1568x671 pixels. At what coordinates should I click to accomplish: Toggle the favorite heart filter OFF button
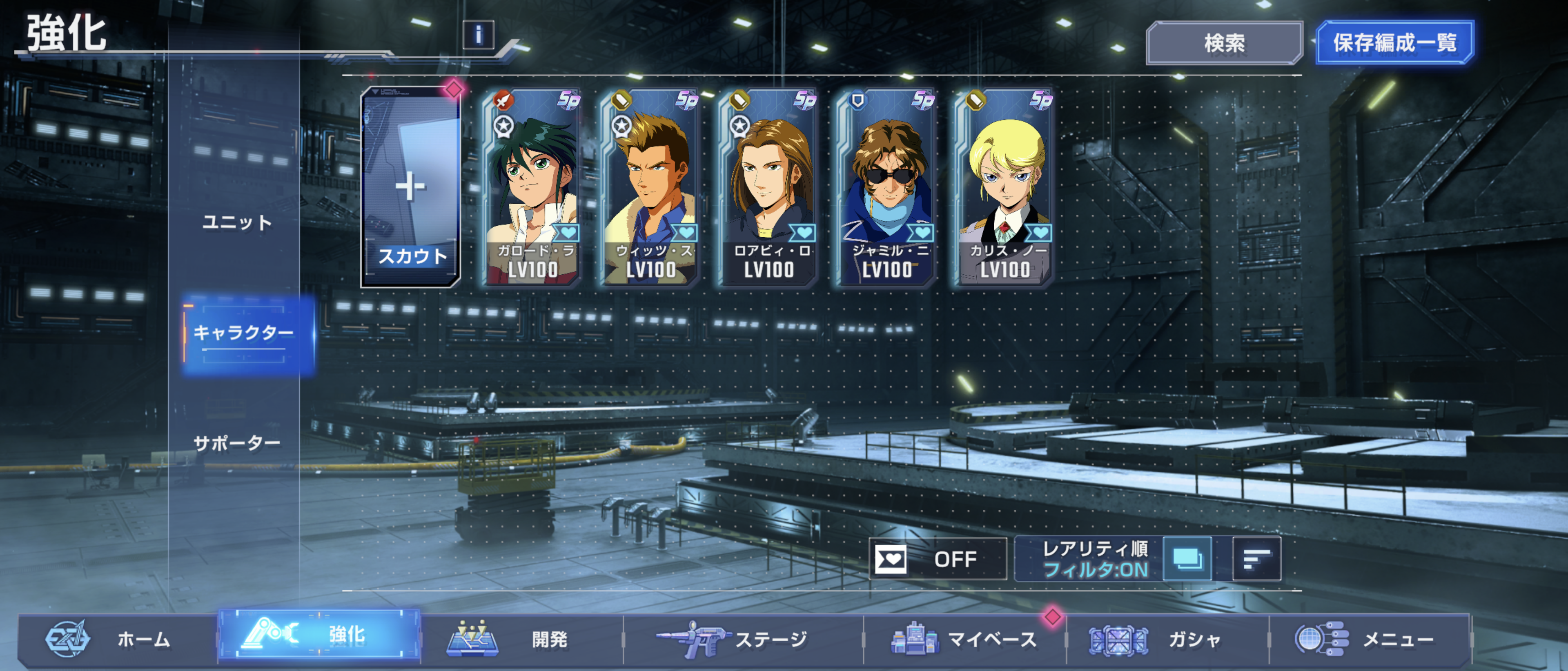pos(938,558)
